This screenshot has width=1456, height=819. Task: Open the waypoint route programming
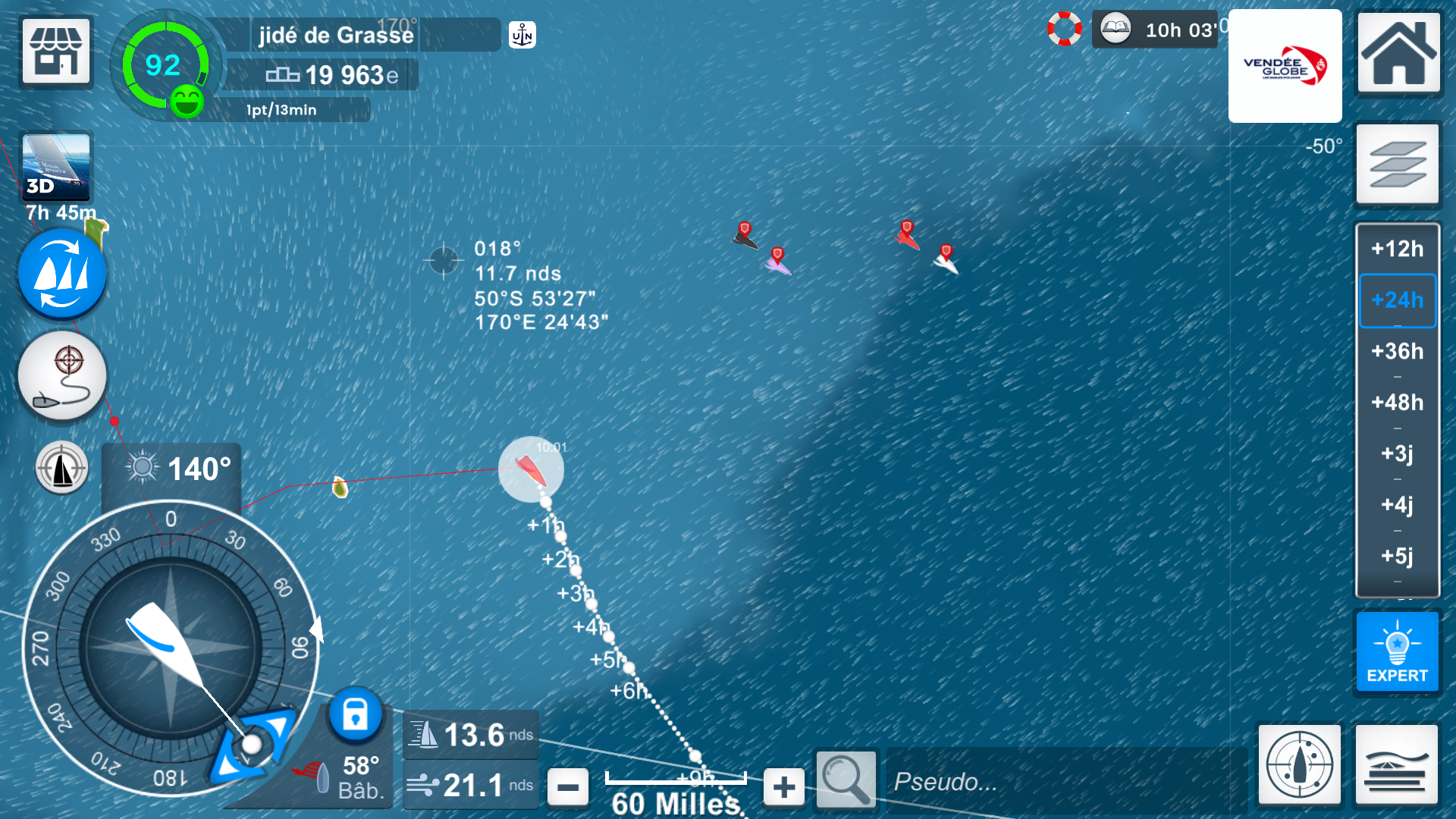pyautogui.click(x=62, y=376)
